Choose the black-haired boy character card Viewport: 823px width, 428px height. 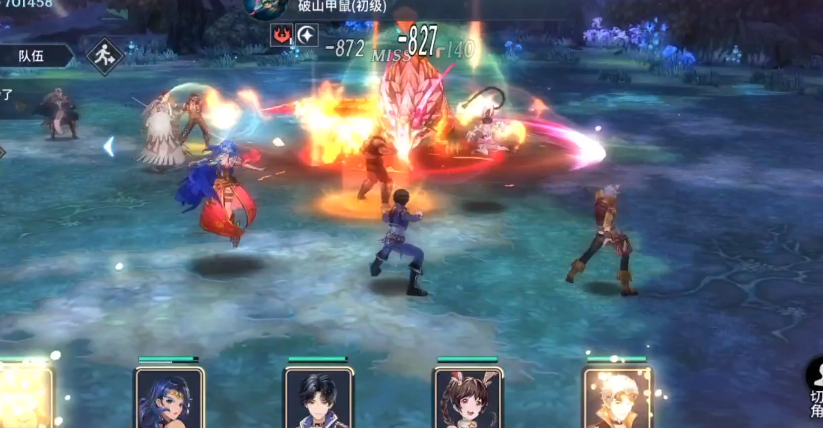(x=318, y=398)
